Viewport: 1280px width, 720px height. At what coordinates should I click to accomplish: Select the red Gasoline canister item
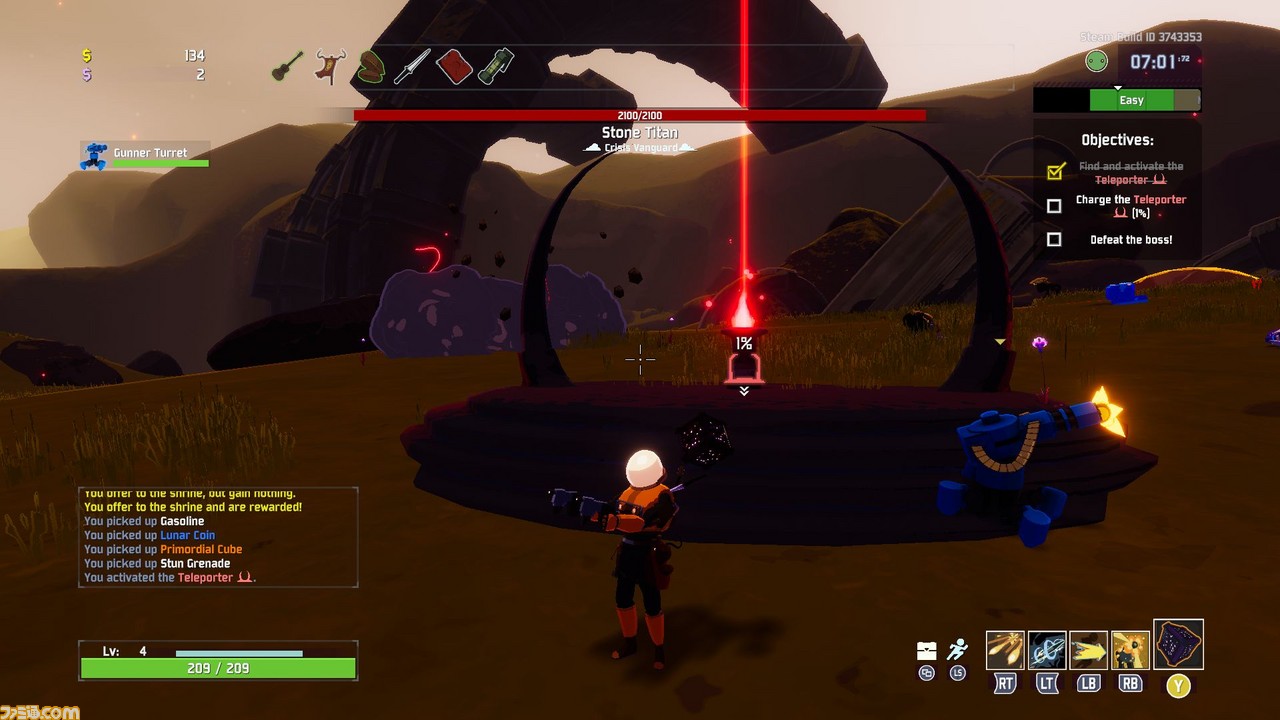(x=454, y=67)
